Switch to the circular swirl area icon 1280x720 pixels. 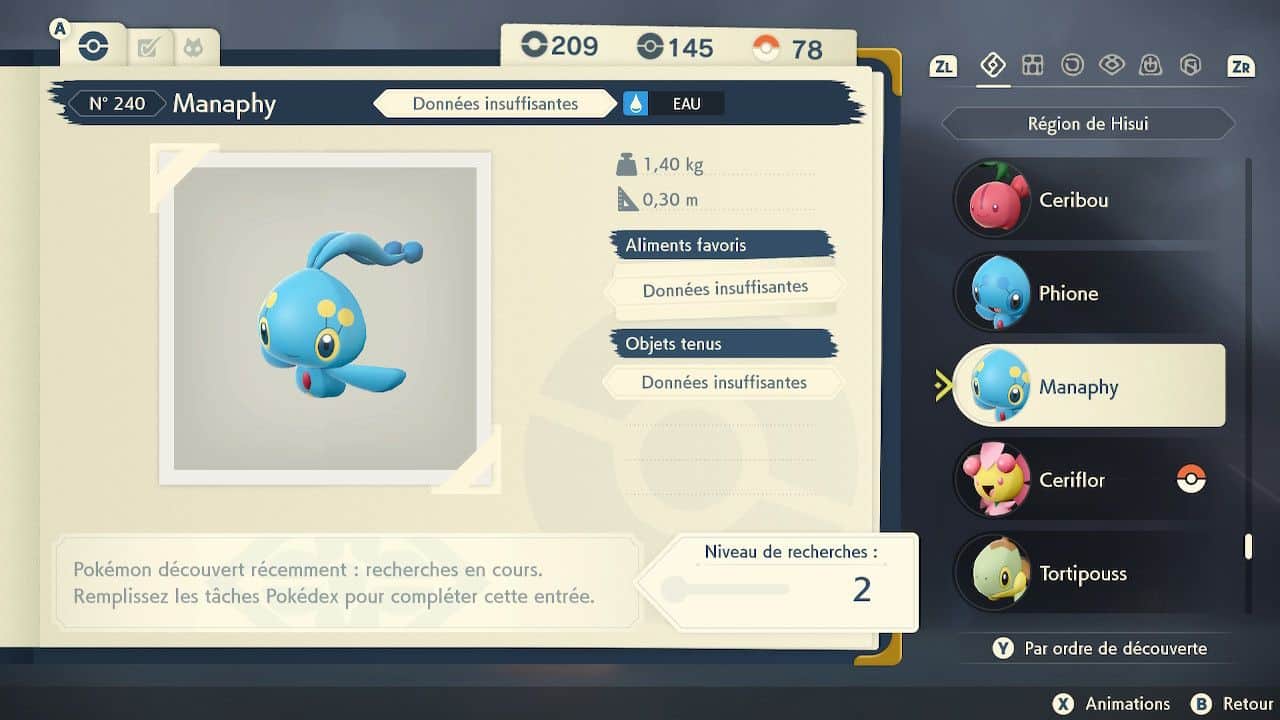(x=1072, y=65)
